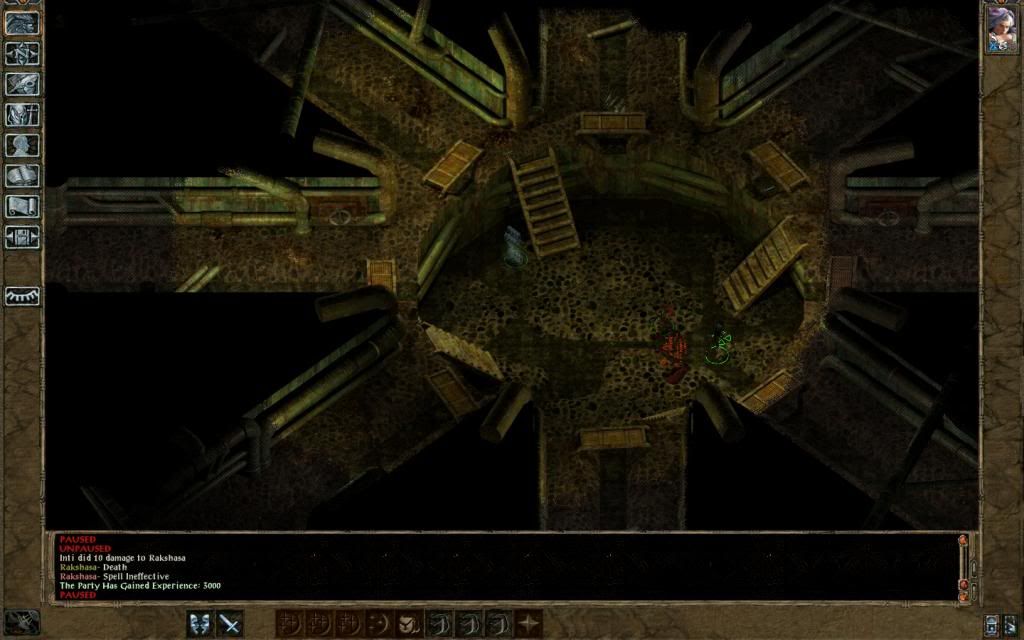Open the character record (head profile icon)
Image resolution: width=1024 pixels, height=640 pixels.
coord(21,145)
